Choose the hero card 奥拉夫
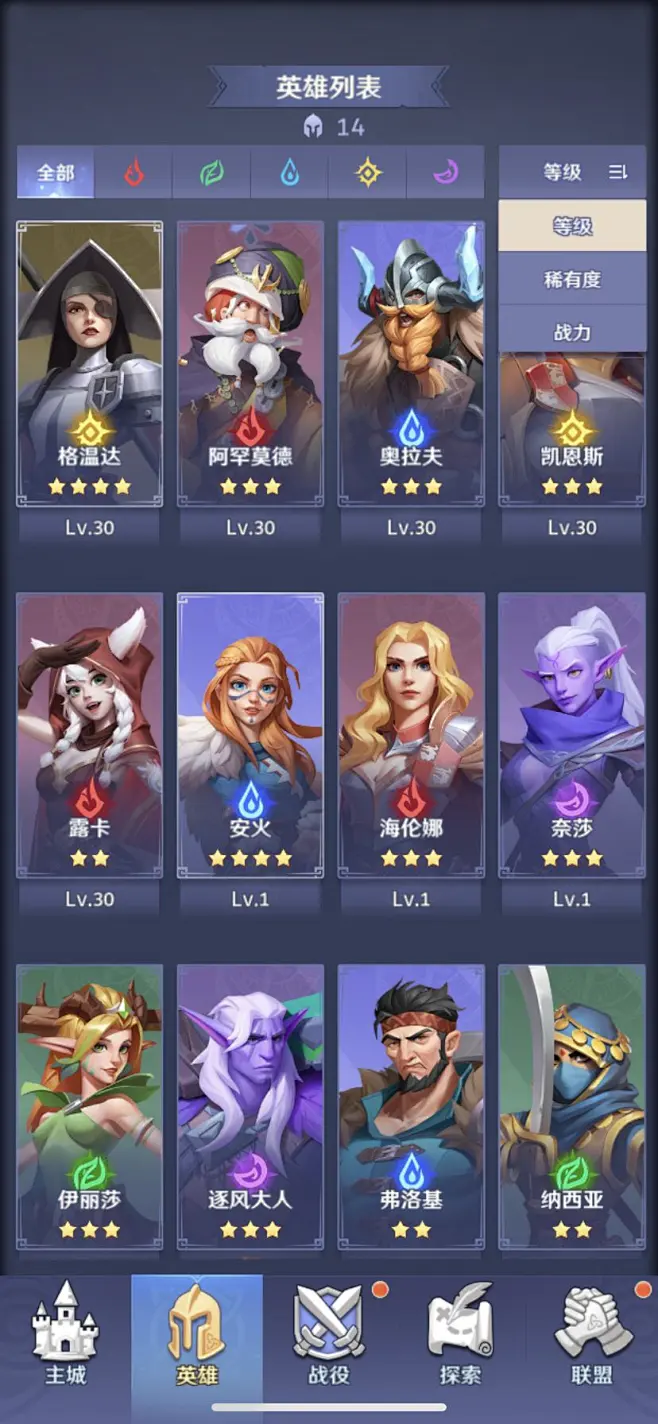Image resolution: width=658 pixels, height=1424 pixels. tap(411, 363)
